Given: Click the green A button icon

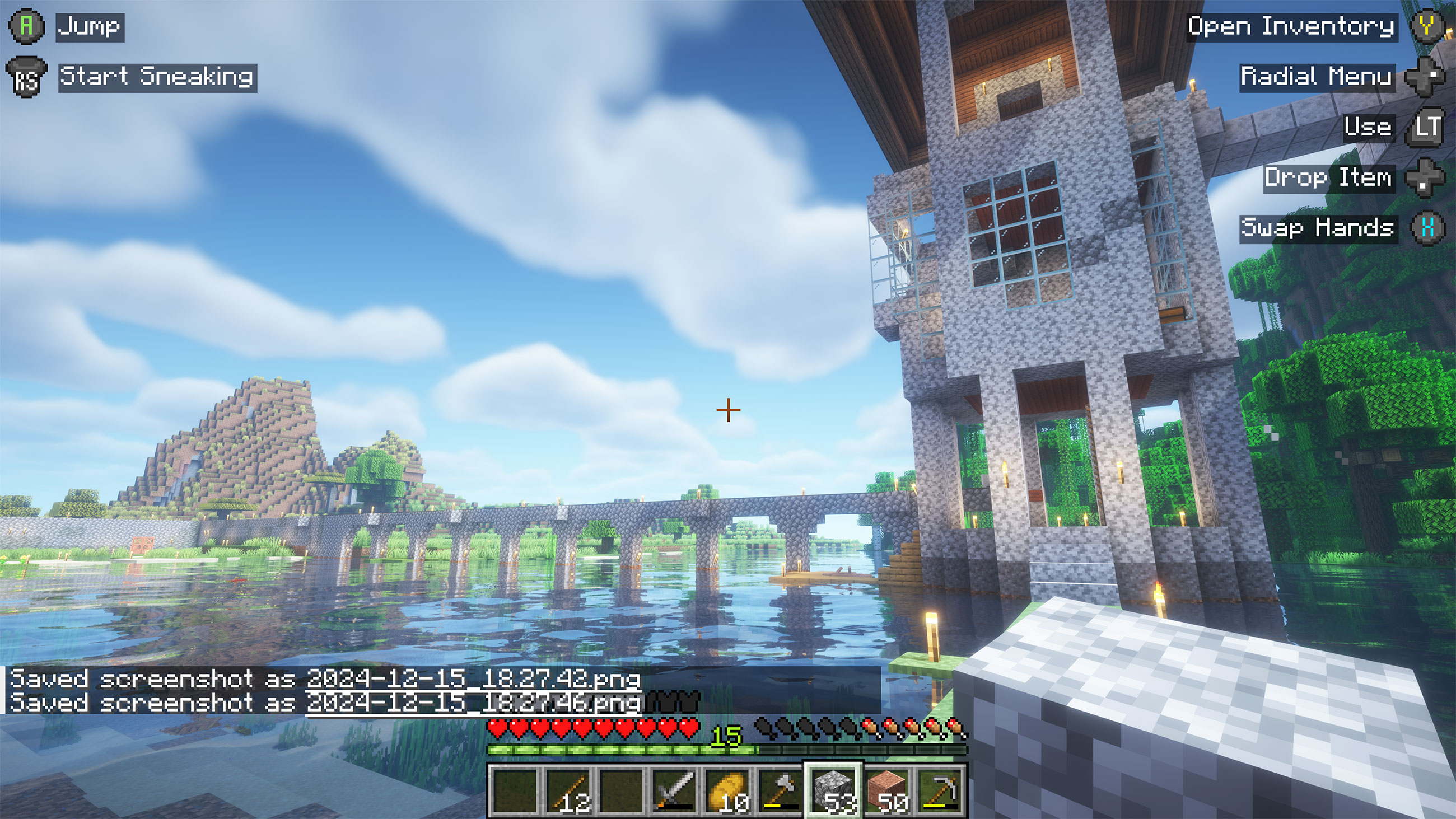Looking at the screenshot, I should click(25, 25).
